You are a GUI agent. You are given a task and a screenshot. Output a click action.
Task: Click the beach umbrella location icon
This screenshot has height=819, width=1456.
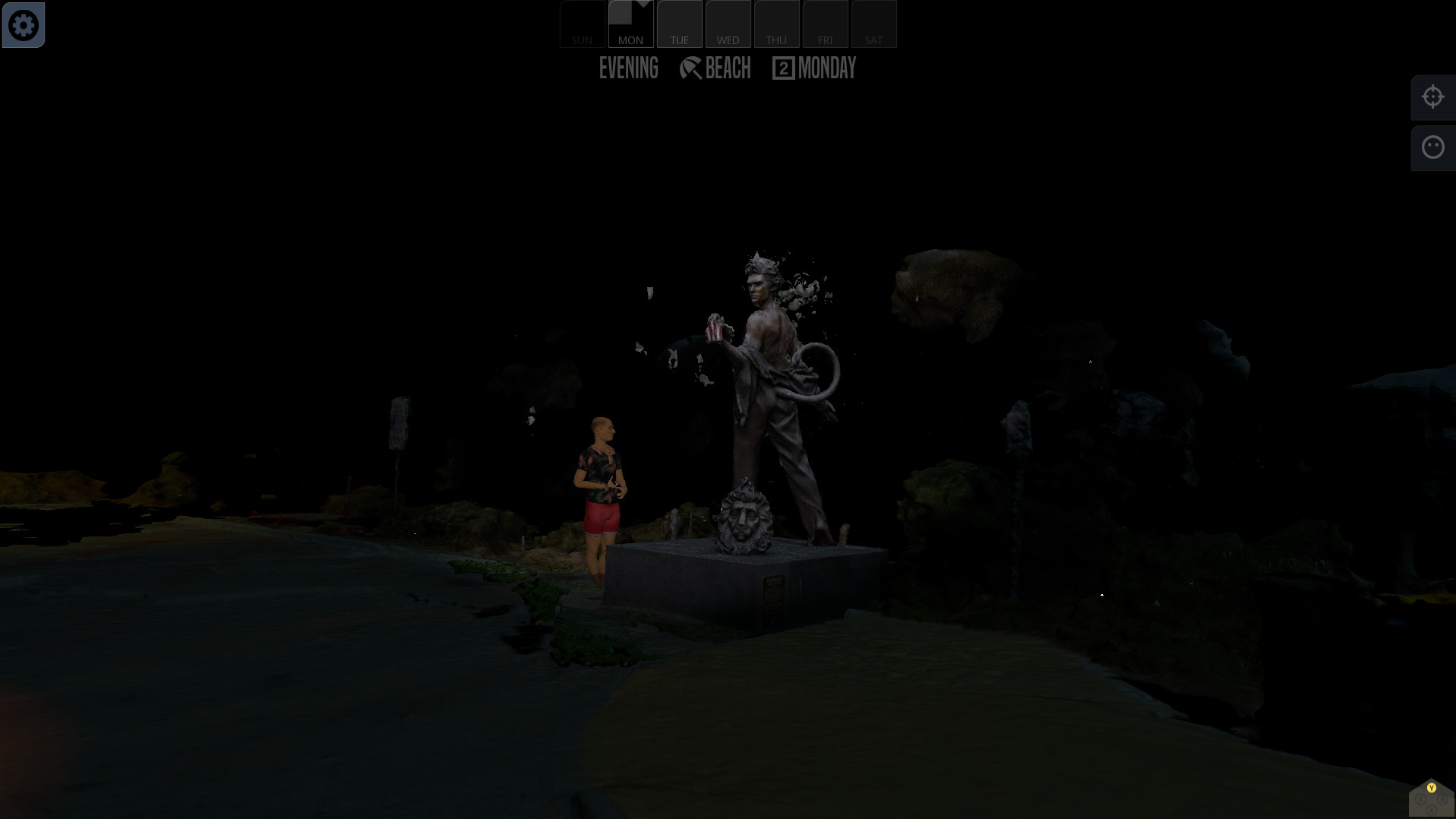coord(690,68)
